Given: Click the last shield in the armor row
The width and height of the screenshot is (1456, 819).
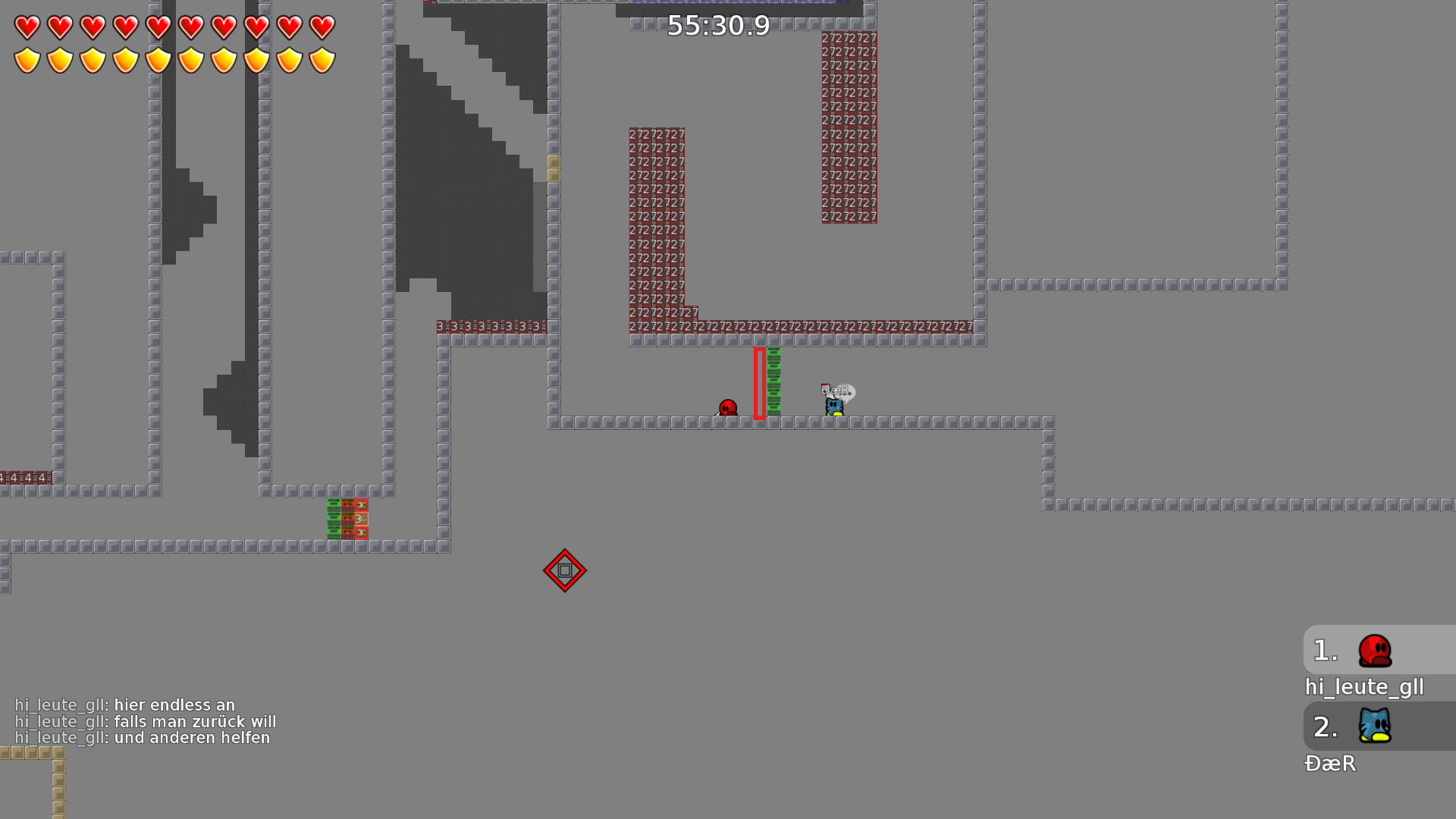Looking at the screenshot, I should pos(322,60).
